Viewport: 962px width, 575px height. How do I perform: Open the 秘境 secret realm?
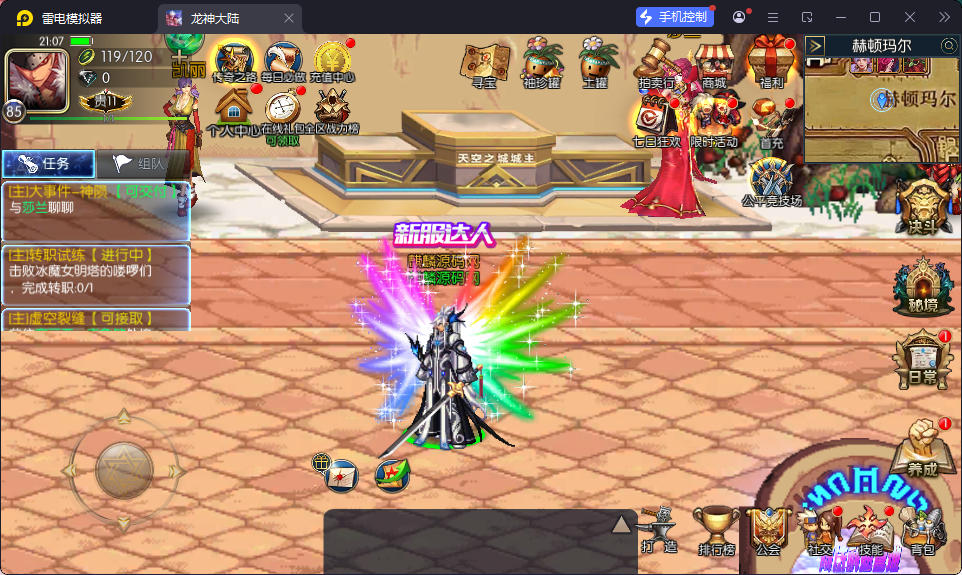tap(915, 286)
